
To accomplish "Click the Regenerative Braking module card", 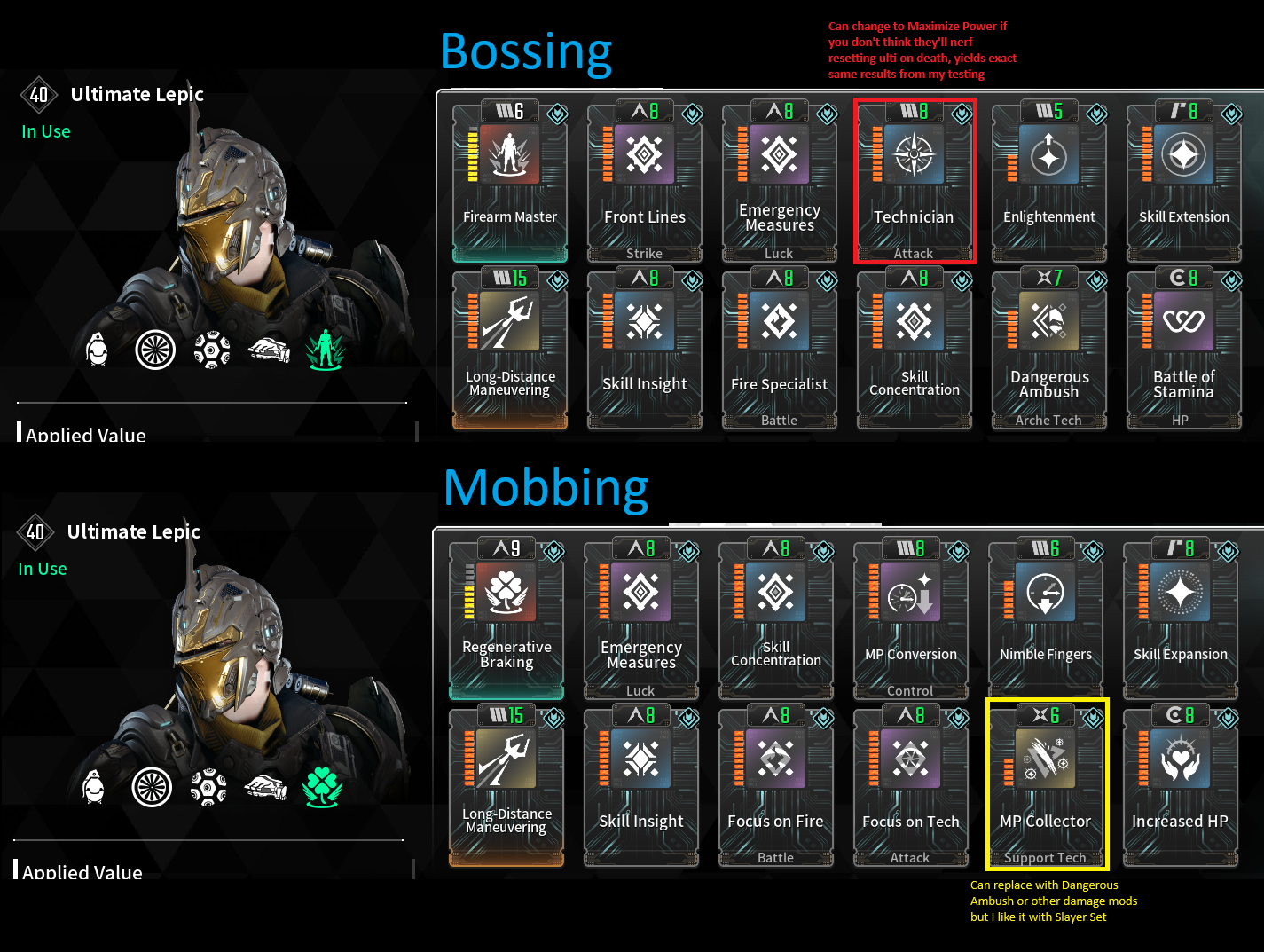I will coord(506,619).
